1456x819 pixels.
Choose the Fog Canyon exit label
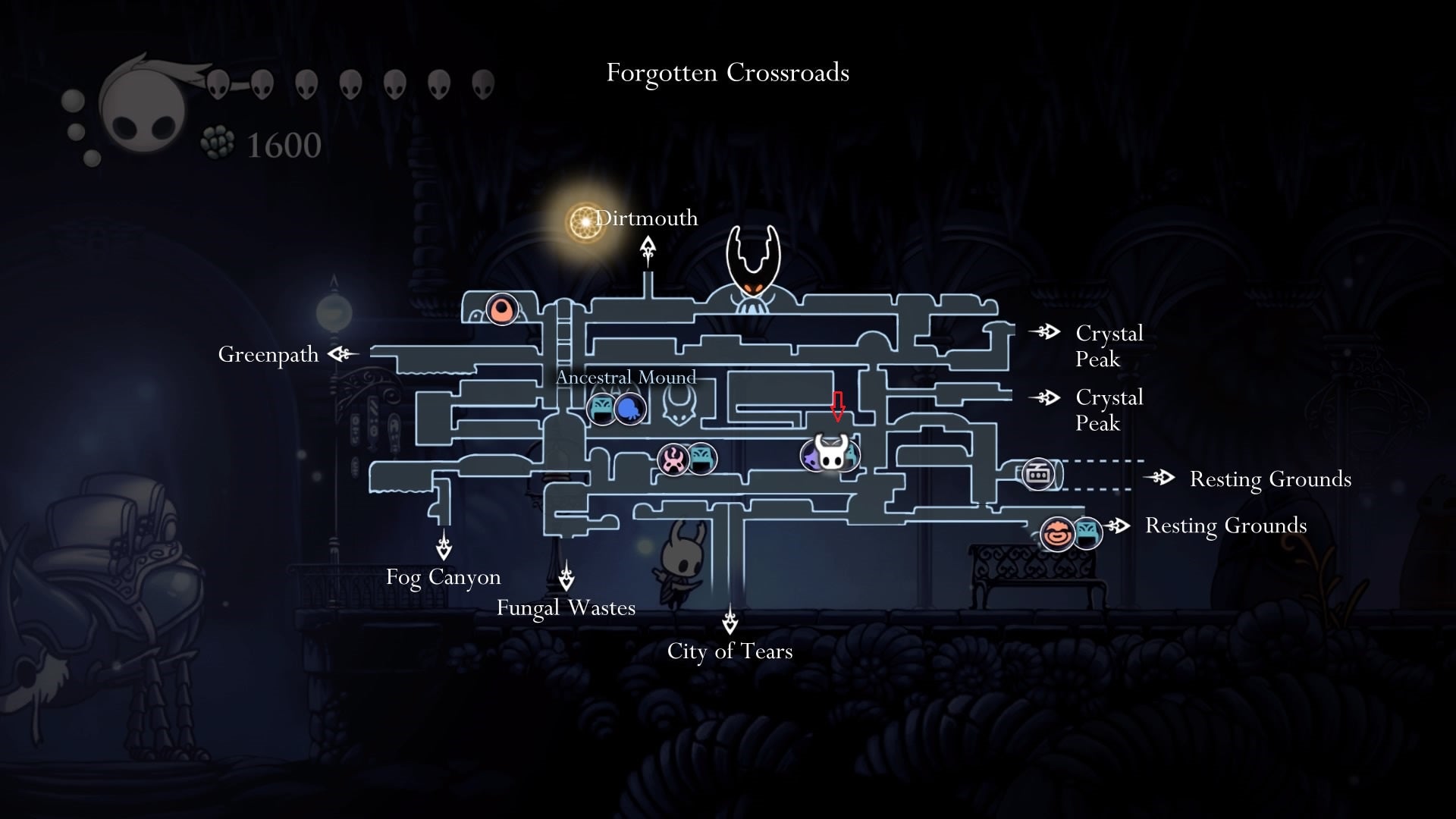pos(444,577)
